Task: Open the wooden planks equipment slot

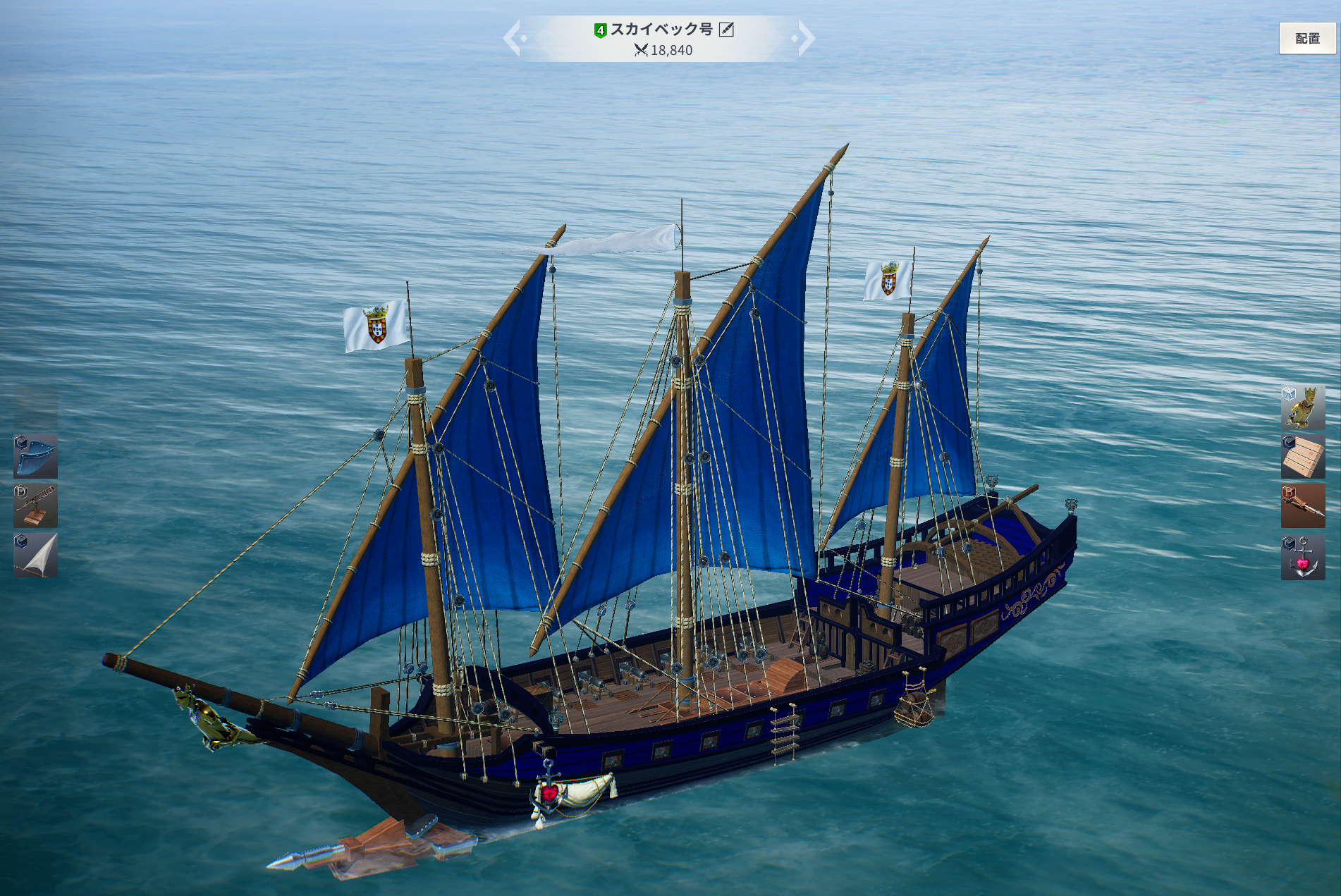Action: coord(1302,456)
